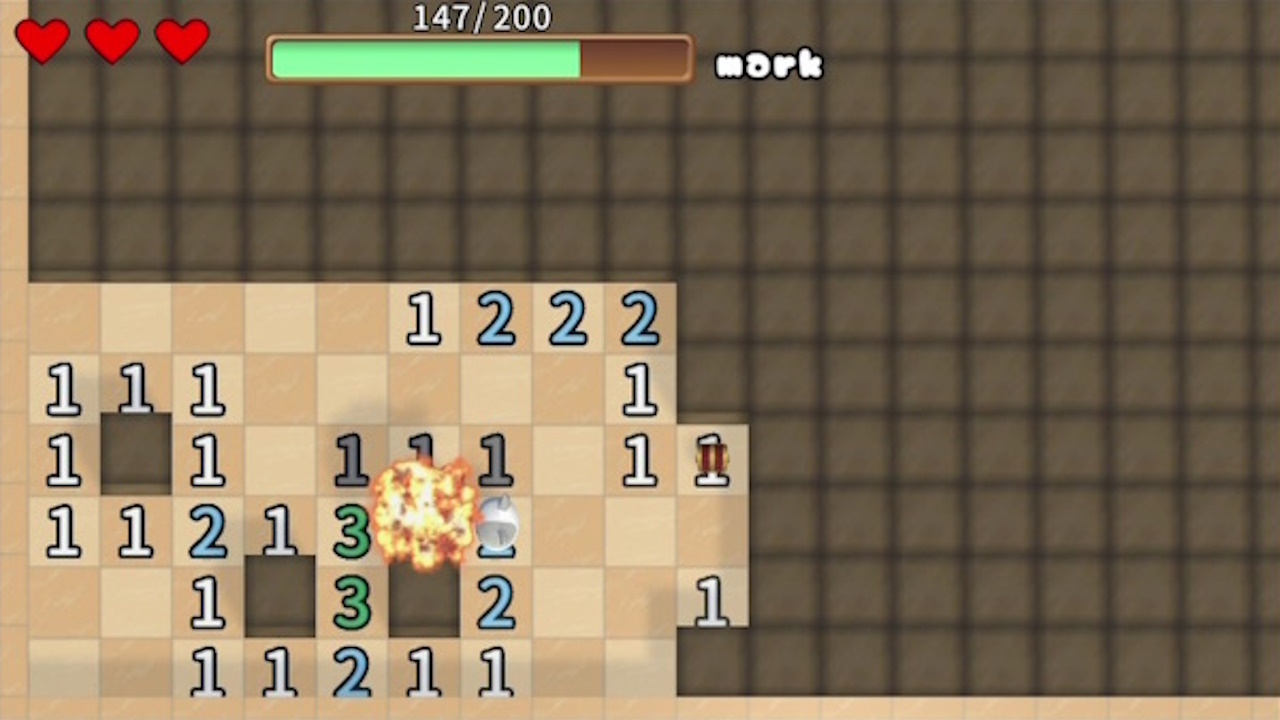Click the middle heart icon
The image size is (1280, 720).
(x=112, y=42)
